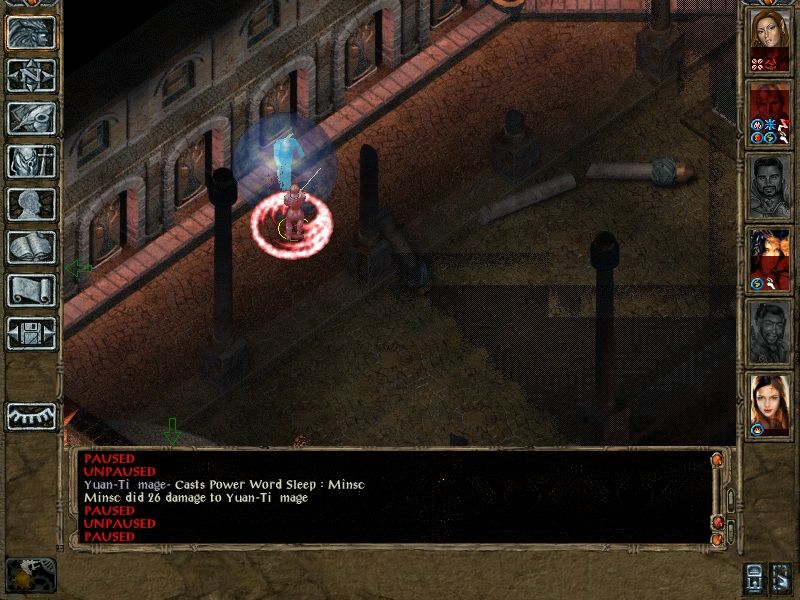Select the half-red dark-haired woman portrait
The height and width of the screenshot is (600, 800).
[770, 258]
